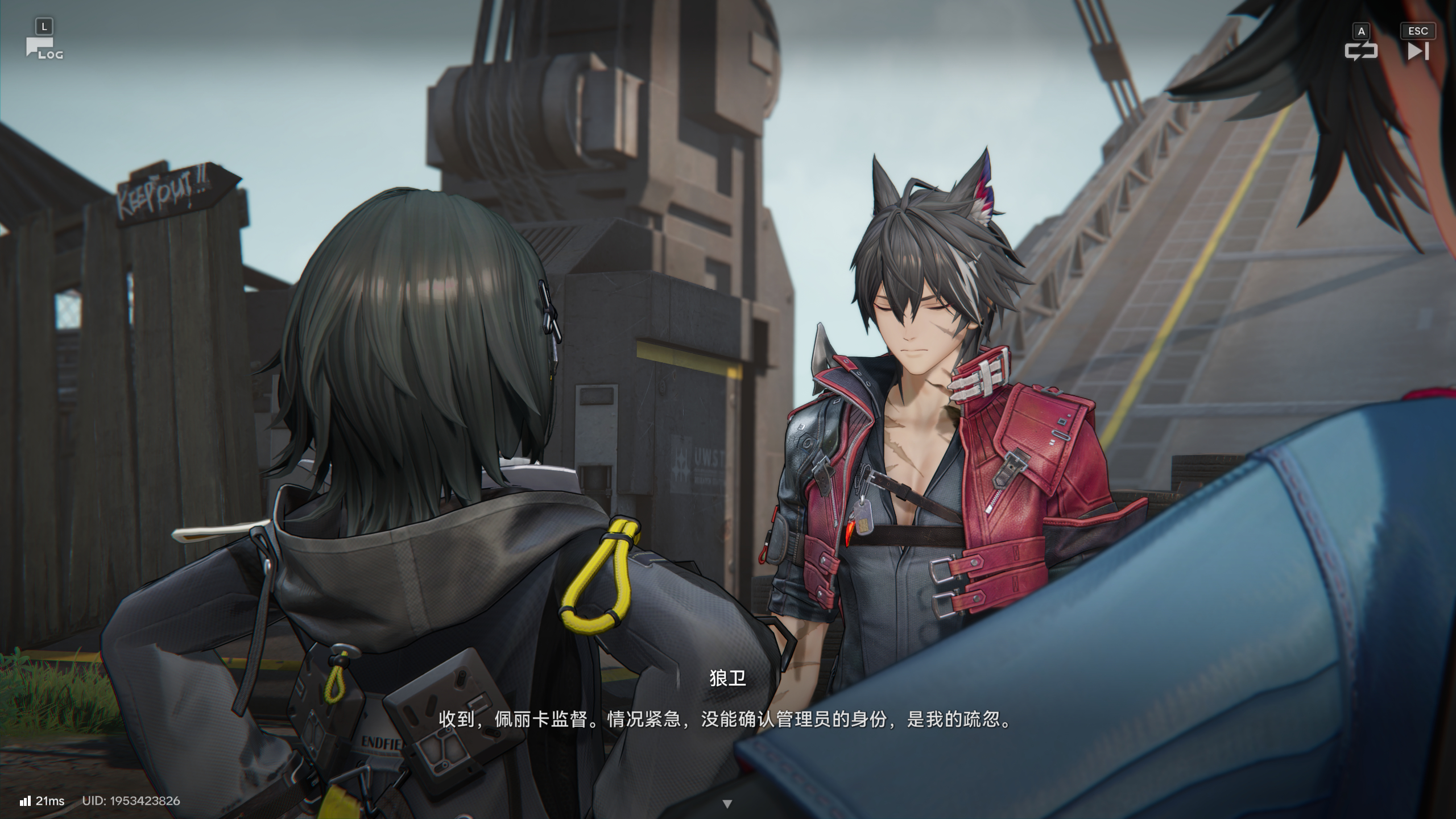1456x819 pixels.
Task: Advance dialogue with the down arrow
Action: 727,804
